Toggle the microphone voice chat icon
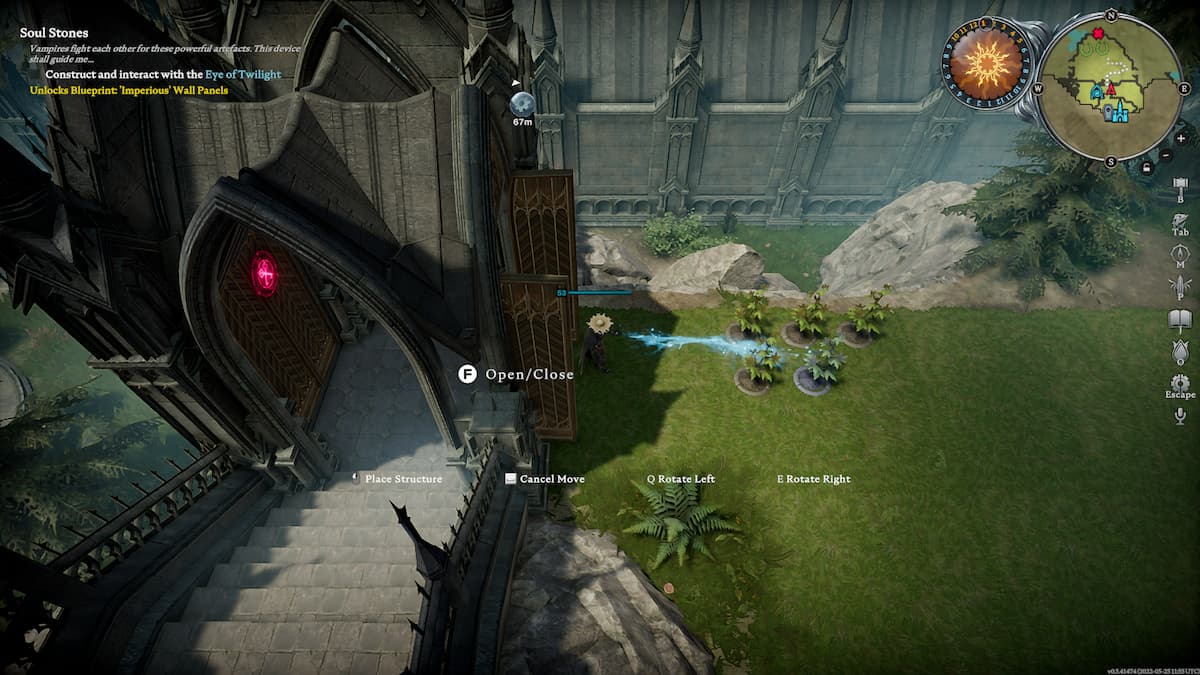 (x=1180, y=416)
